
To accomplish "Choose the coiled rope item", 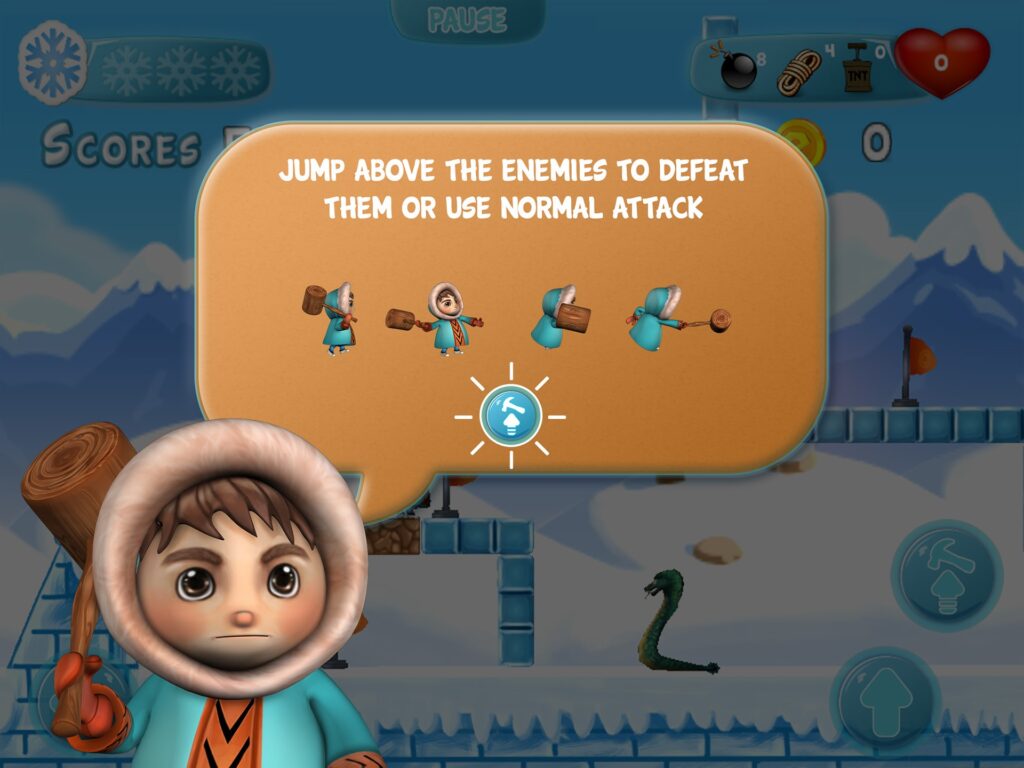I will [799, 72].
